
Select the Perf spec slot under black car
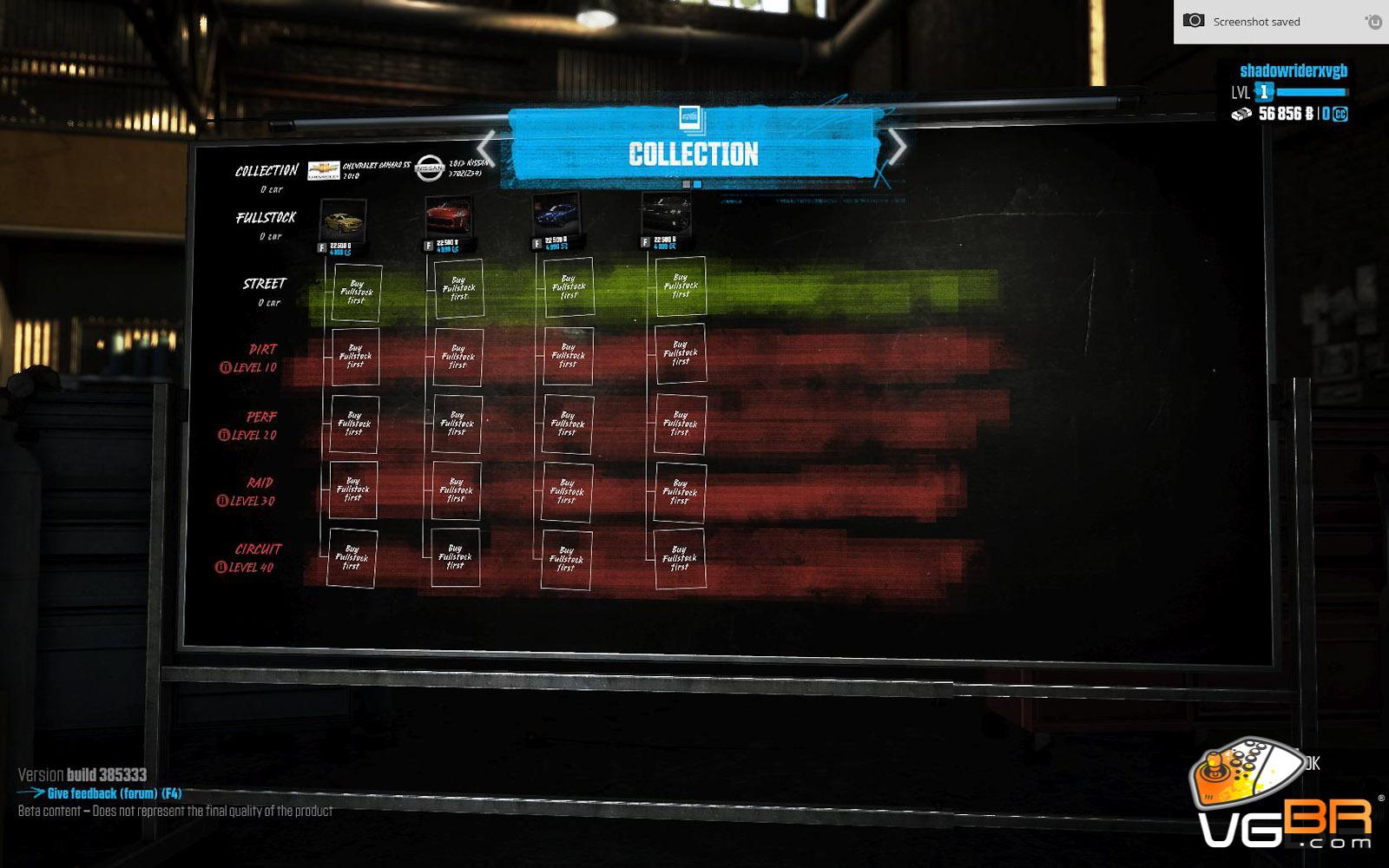point(680,424)
